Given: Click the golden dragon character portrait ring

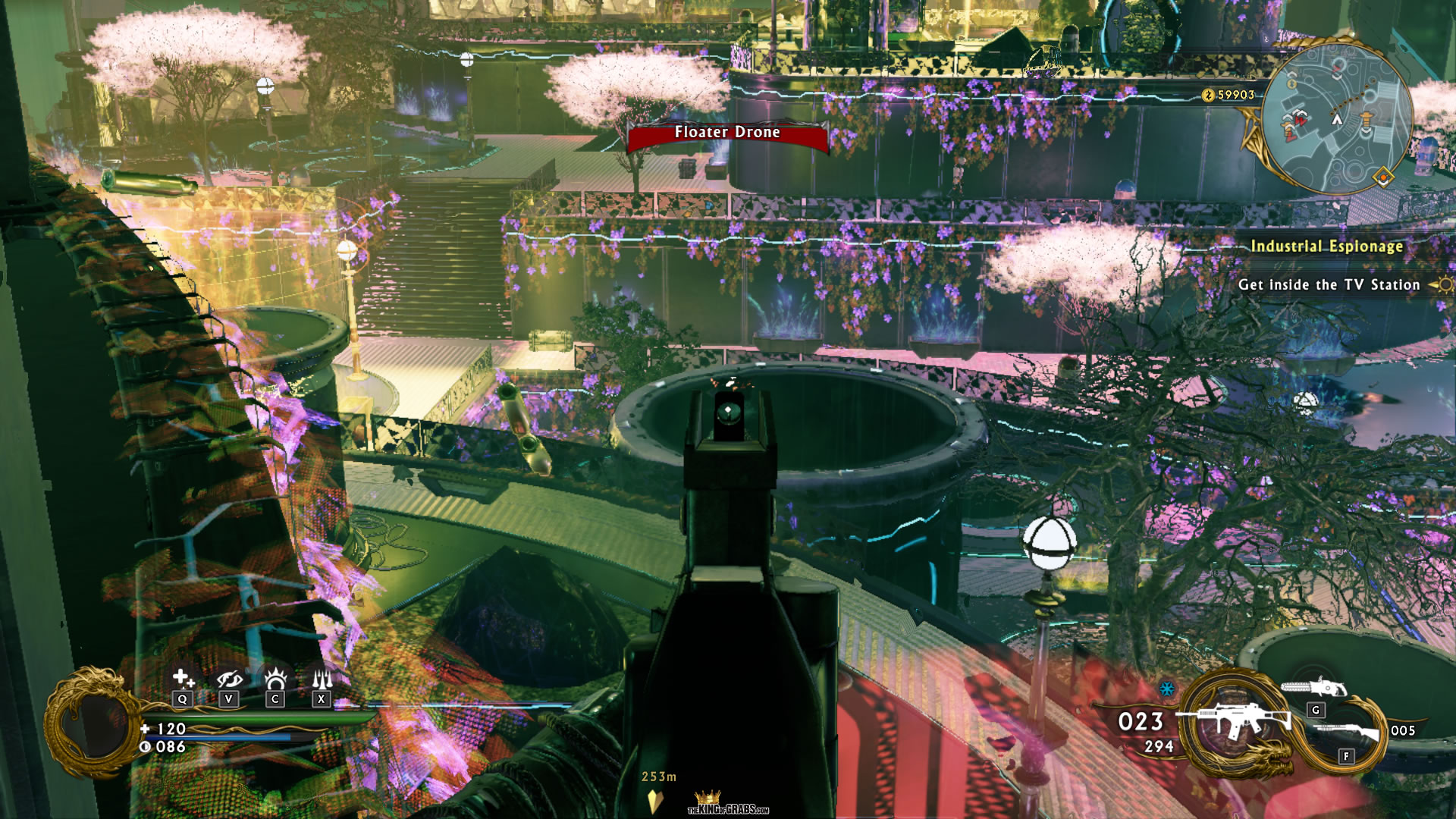Looking at the screenshot, I should [91, 723].
